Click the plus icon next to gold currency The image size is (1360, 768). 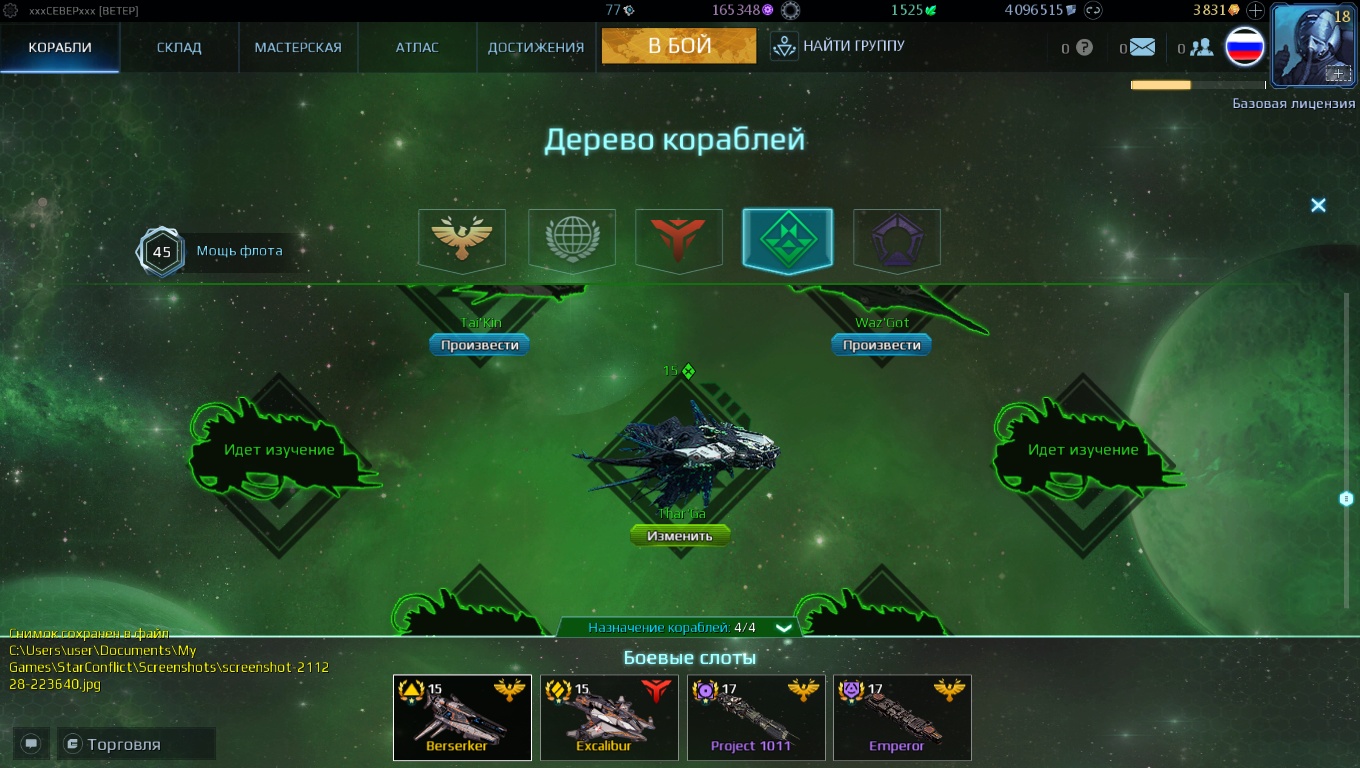point(1253,11)
